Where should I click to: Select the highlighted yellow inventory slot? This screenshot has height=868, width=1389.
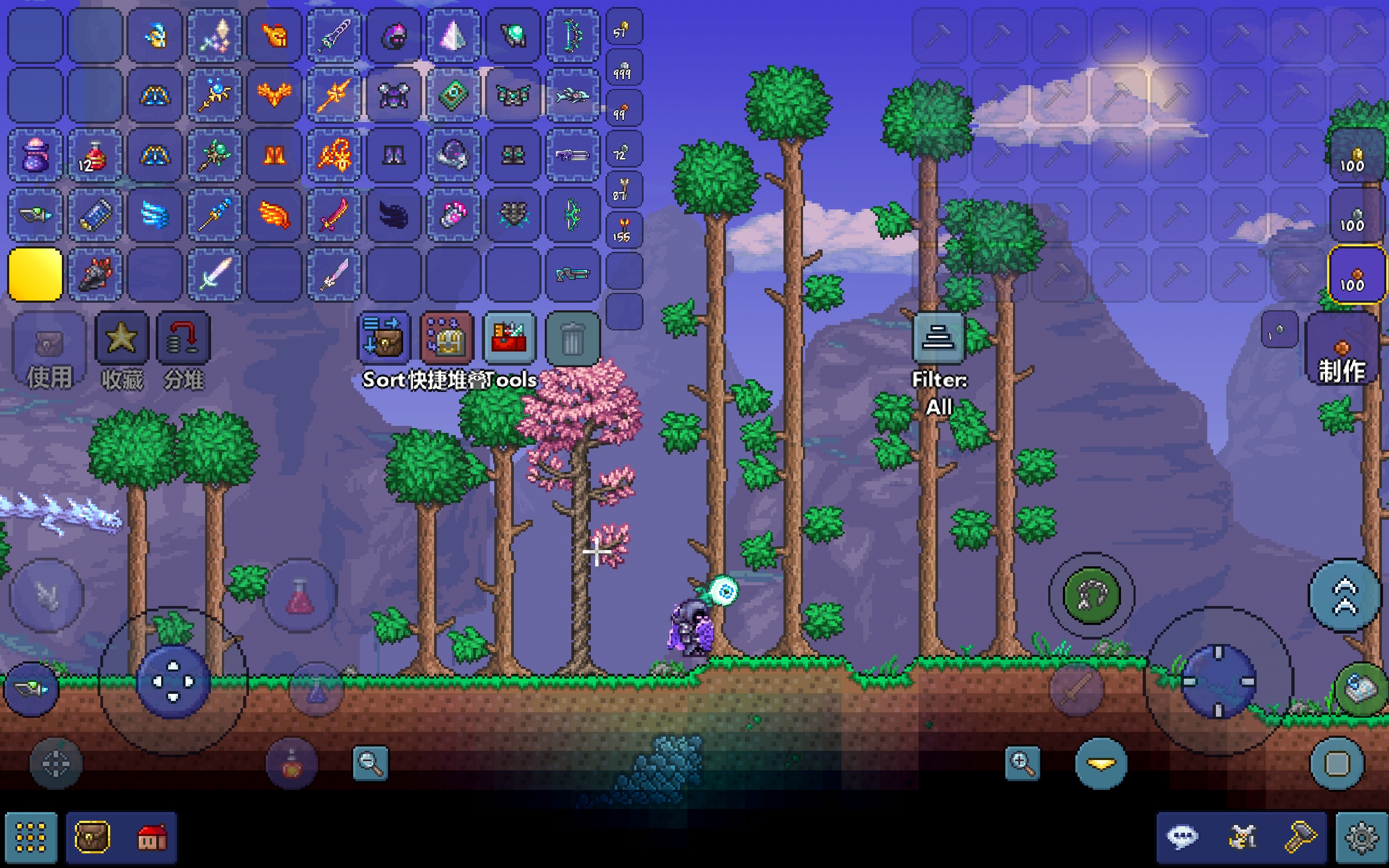point(35,275)
